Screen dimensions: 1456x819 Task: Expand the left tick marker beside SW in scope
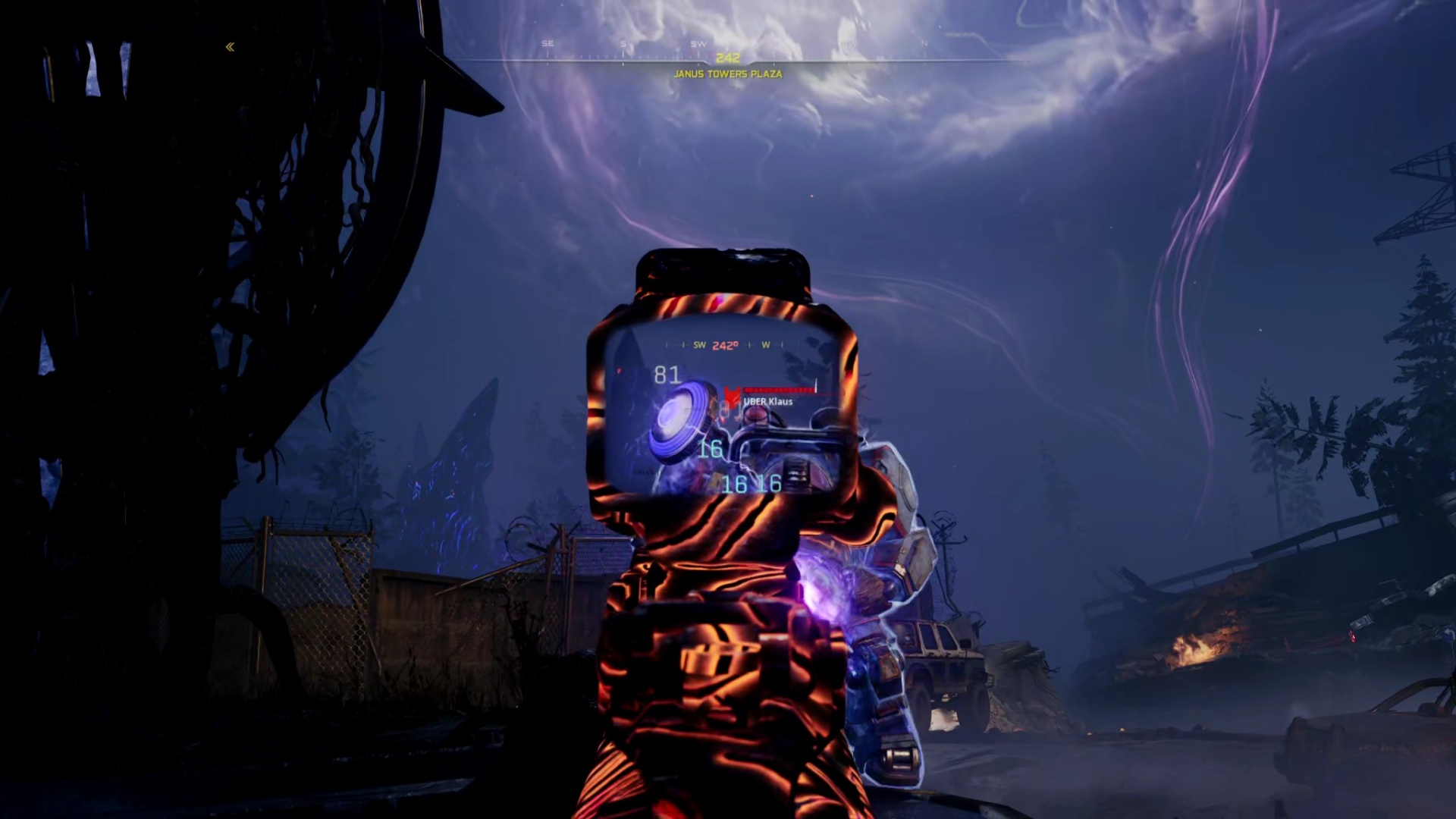[x=683, y=344]
